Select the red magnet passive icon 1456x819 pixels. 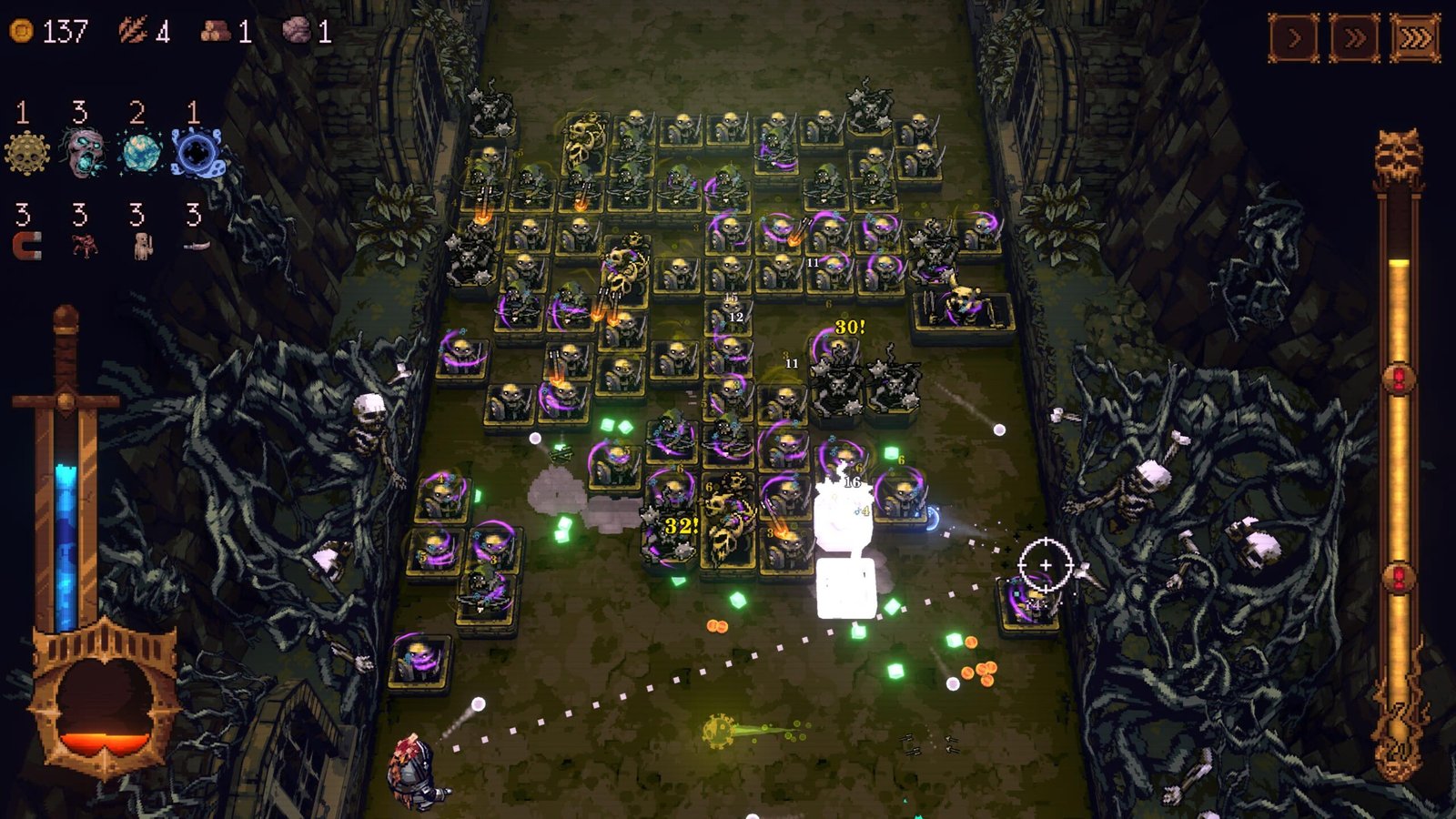click(x=26, y=245)
